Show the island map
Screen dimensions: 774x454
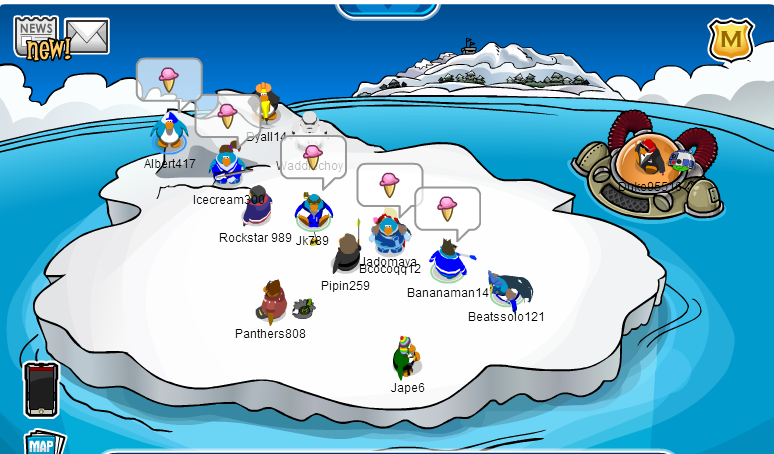click(43, 443)
